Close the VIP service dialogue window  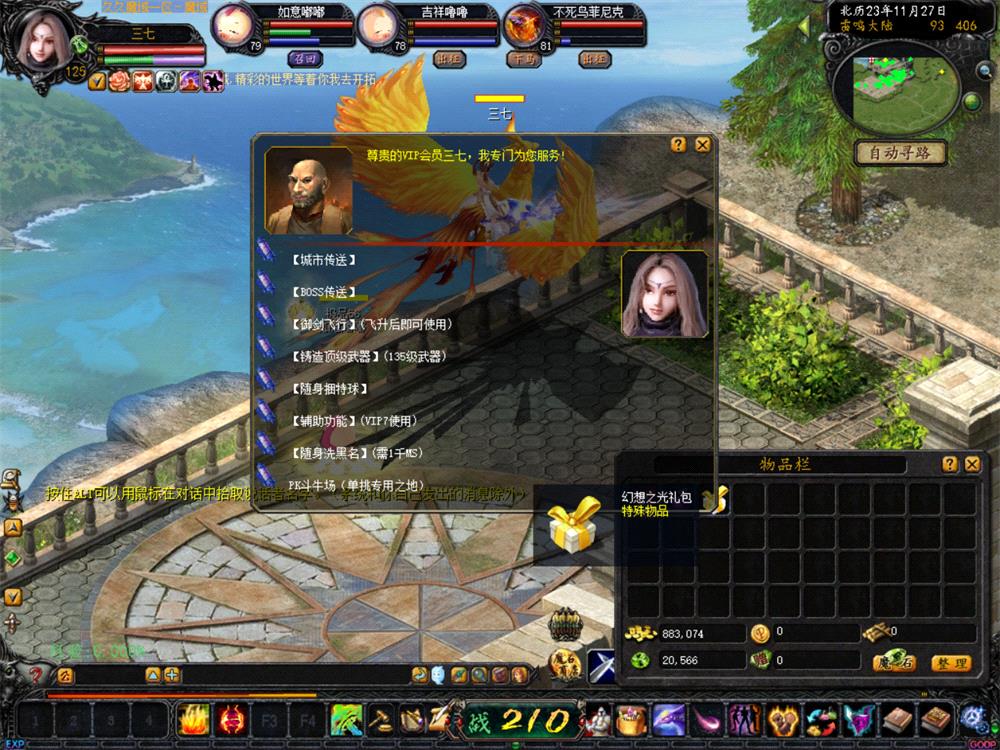point(703,145)
